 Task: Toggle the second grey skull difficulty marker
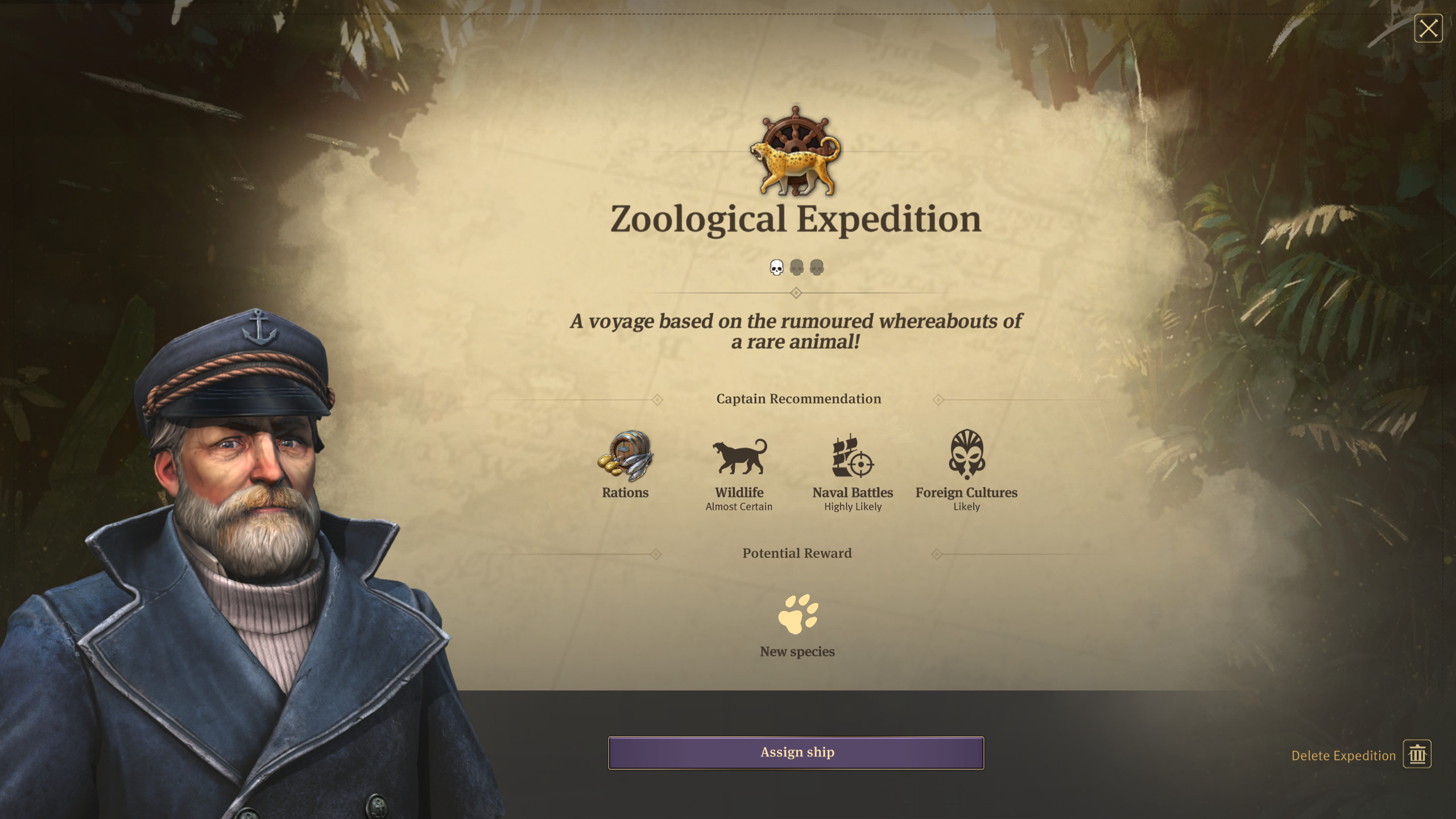(x=796, y=266)
